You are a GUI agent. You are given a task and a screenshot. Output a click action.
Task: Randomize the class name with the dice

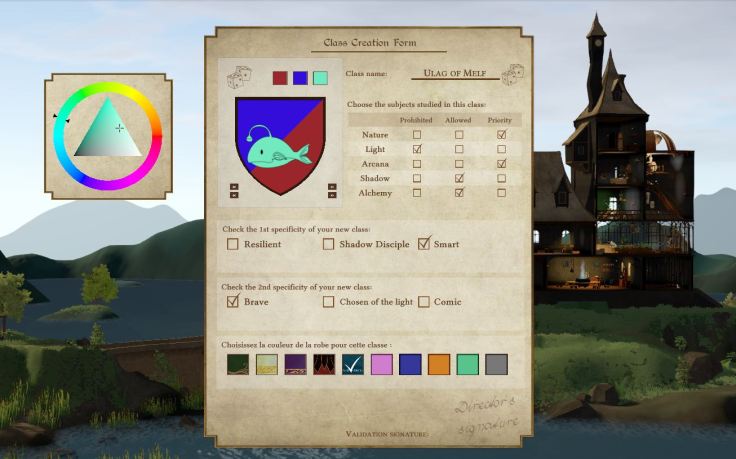(x=514, y=74)
